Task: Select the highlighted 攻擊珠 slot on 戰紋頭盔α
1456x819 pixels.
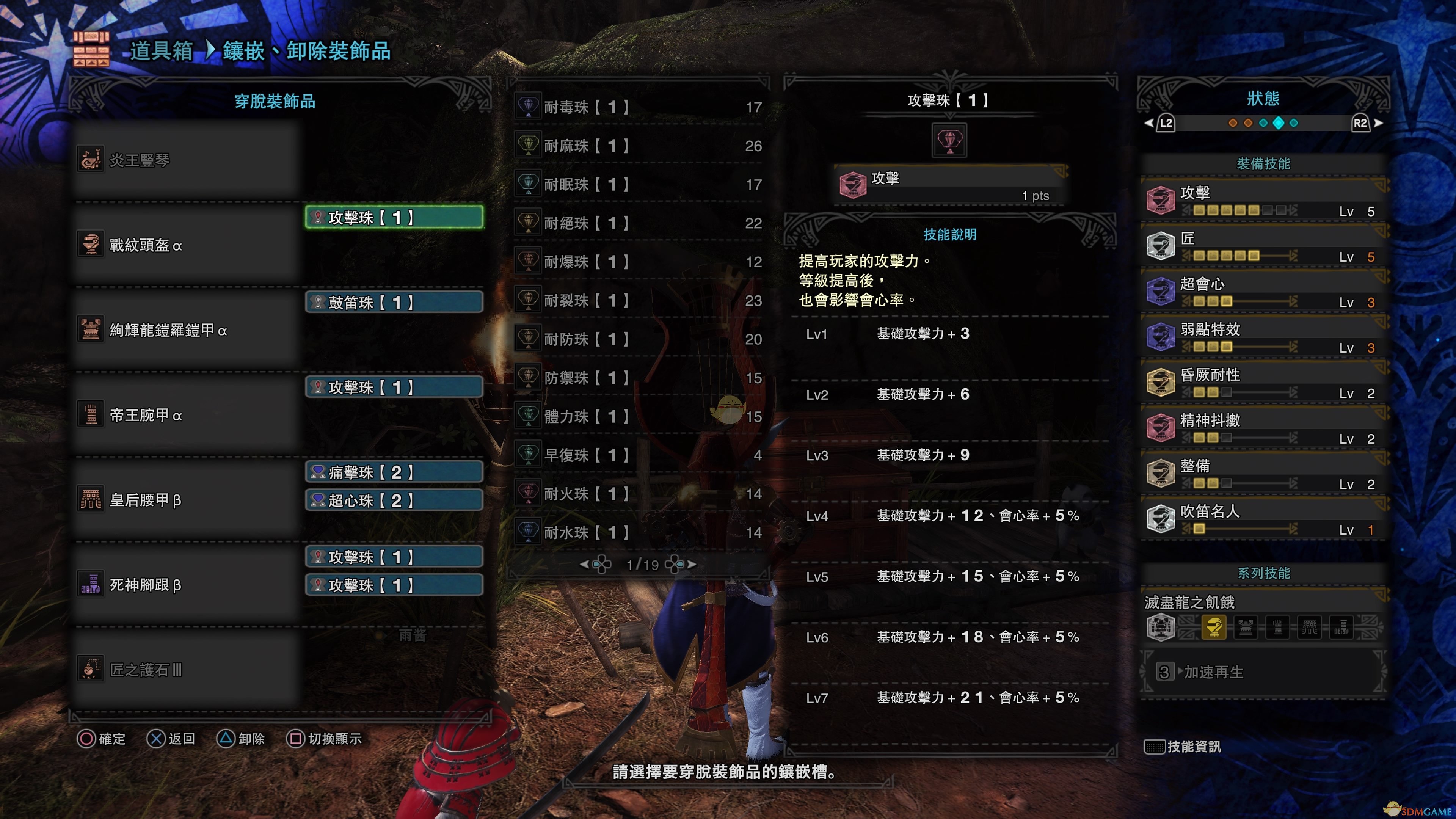Action: 394,218
